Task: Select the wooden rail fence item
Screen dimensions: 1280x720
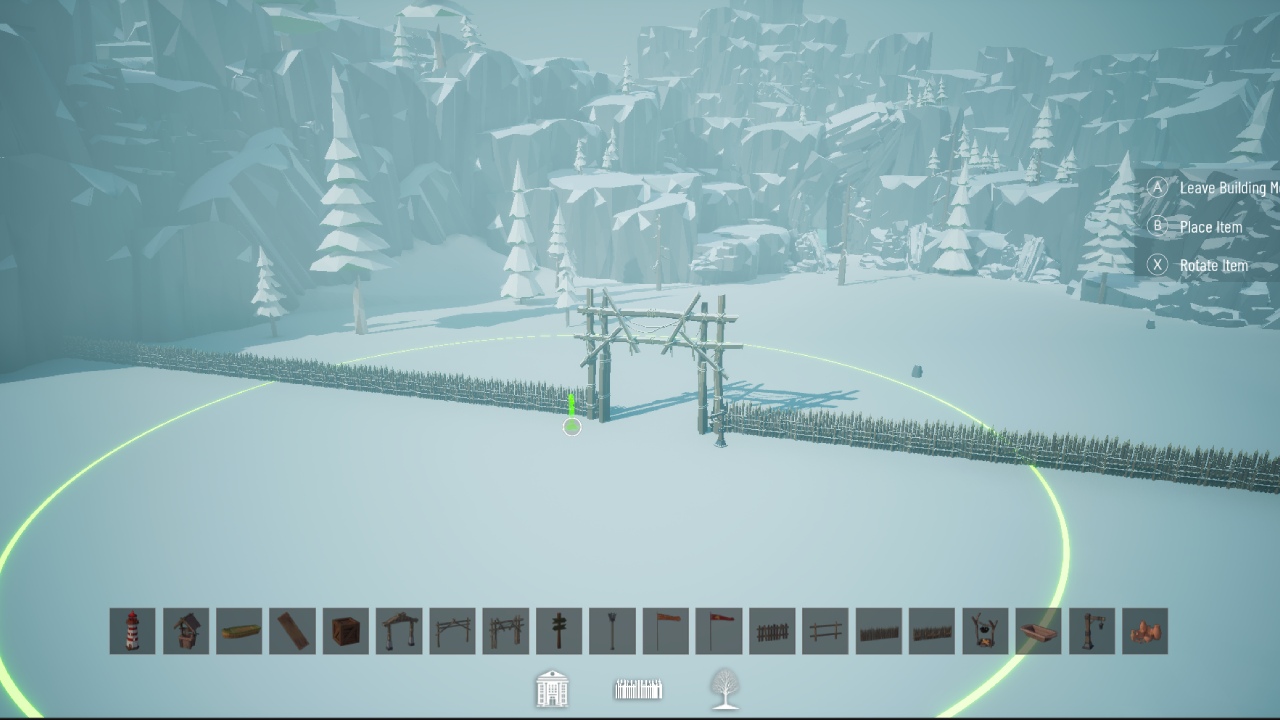Action: point(825,630)
